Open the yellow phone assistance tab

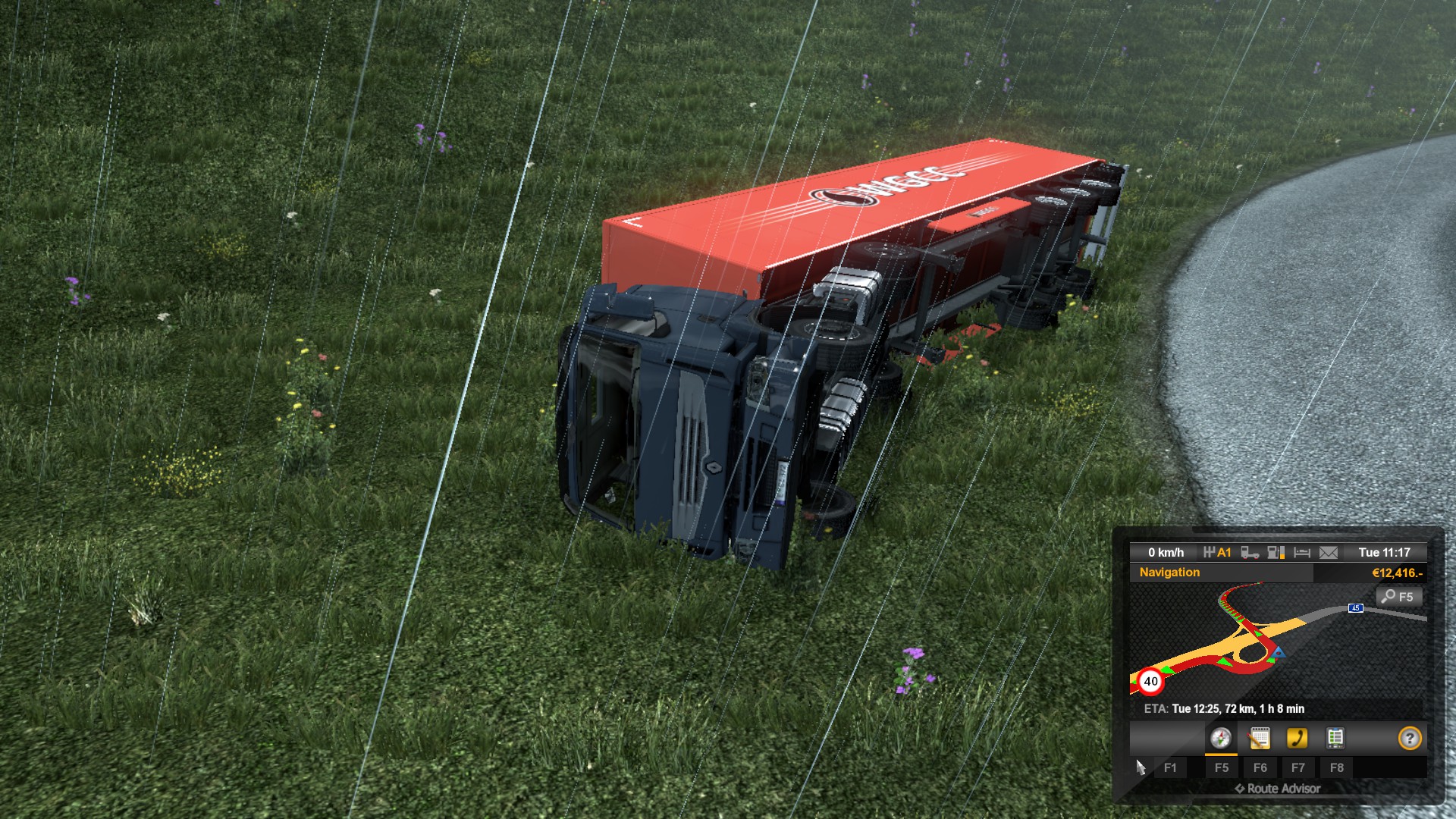(1297, 738)
